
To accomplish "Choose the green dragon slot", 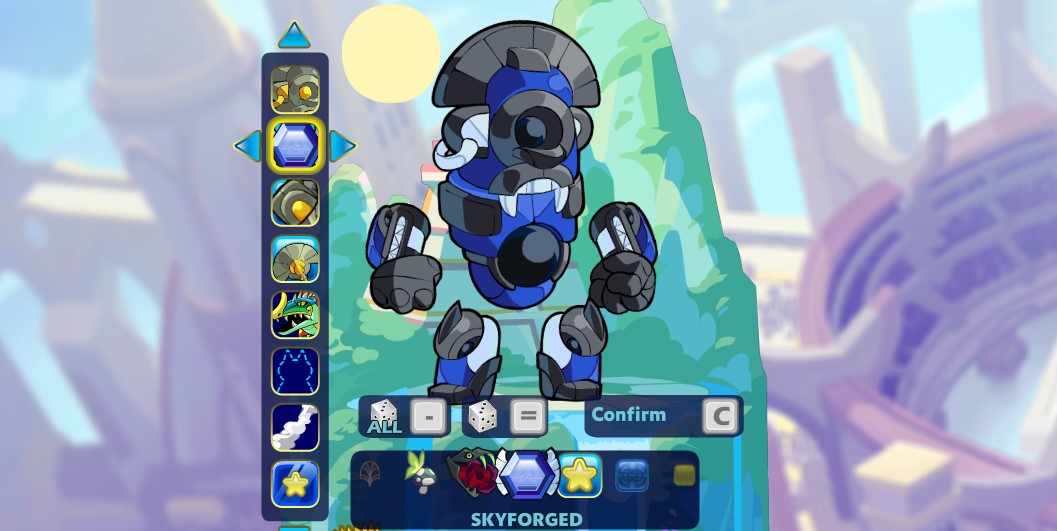I will [295, 314].
